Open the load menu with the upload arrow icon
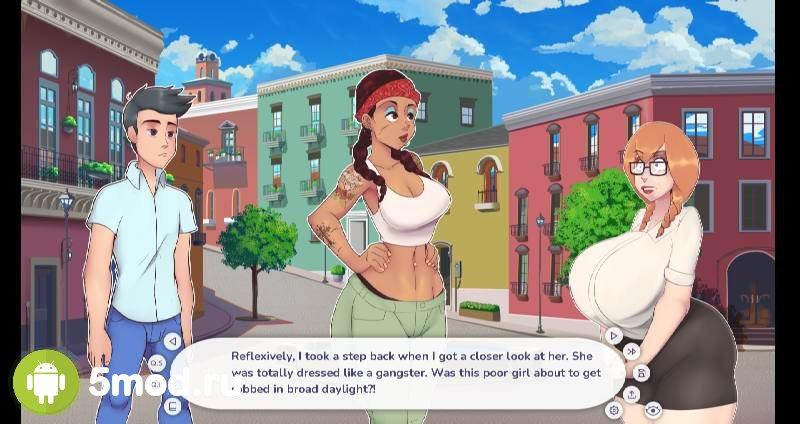 [632, 393]
